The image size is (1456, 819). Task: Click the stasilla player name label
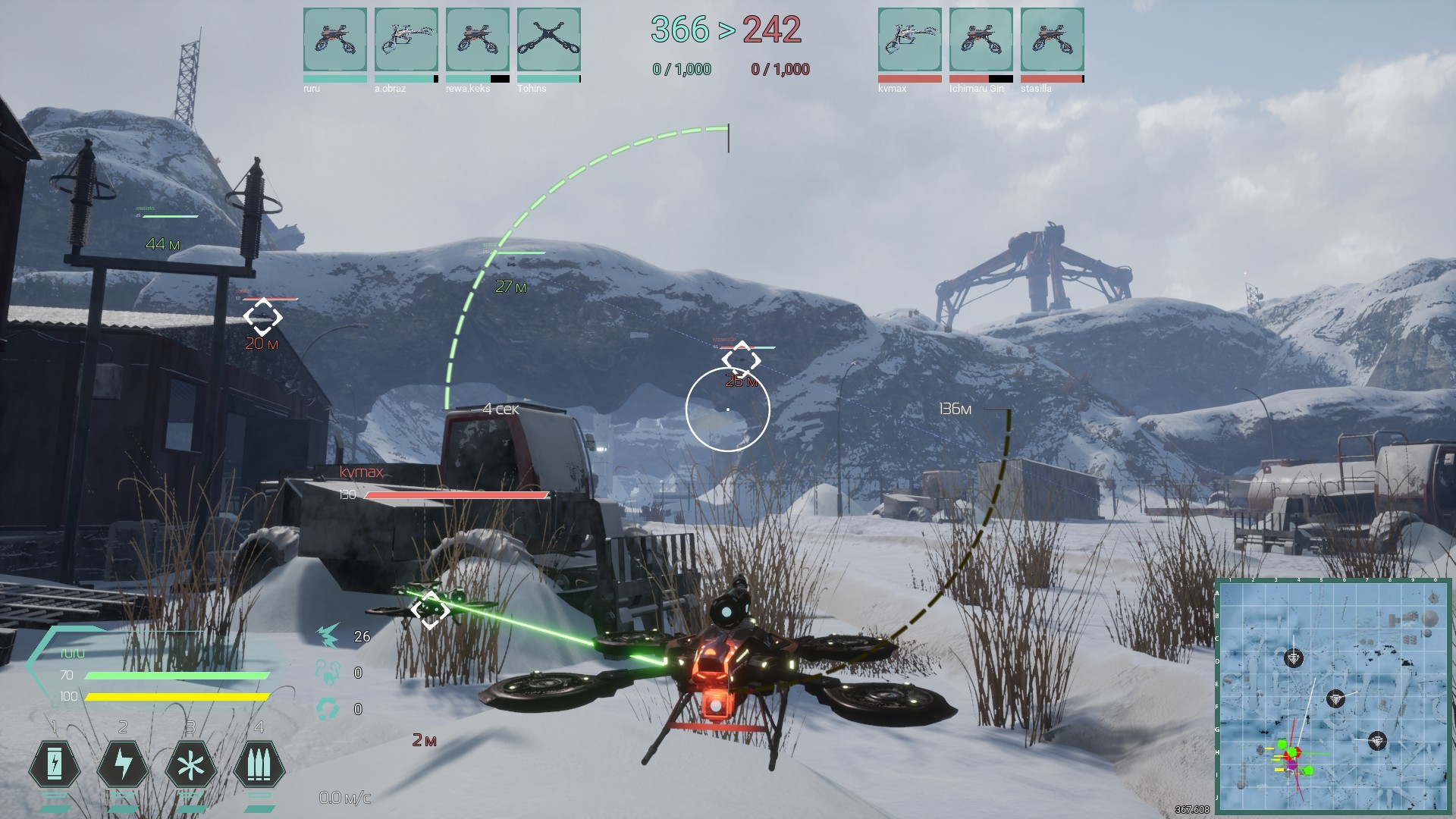click(1037, 89)
